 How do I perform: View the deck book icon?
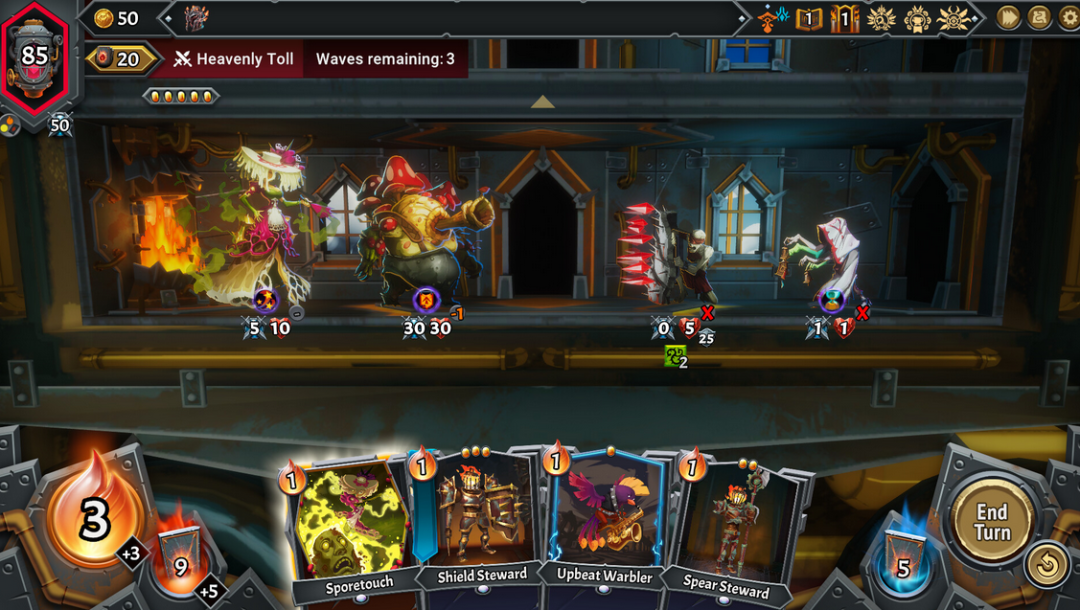(x=808, y=18)
